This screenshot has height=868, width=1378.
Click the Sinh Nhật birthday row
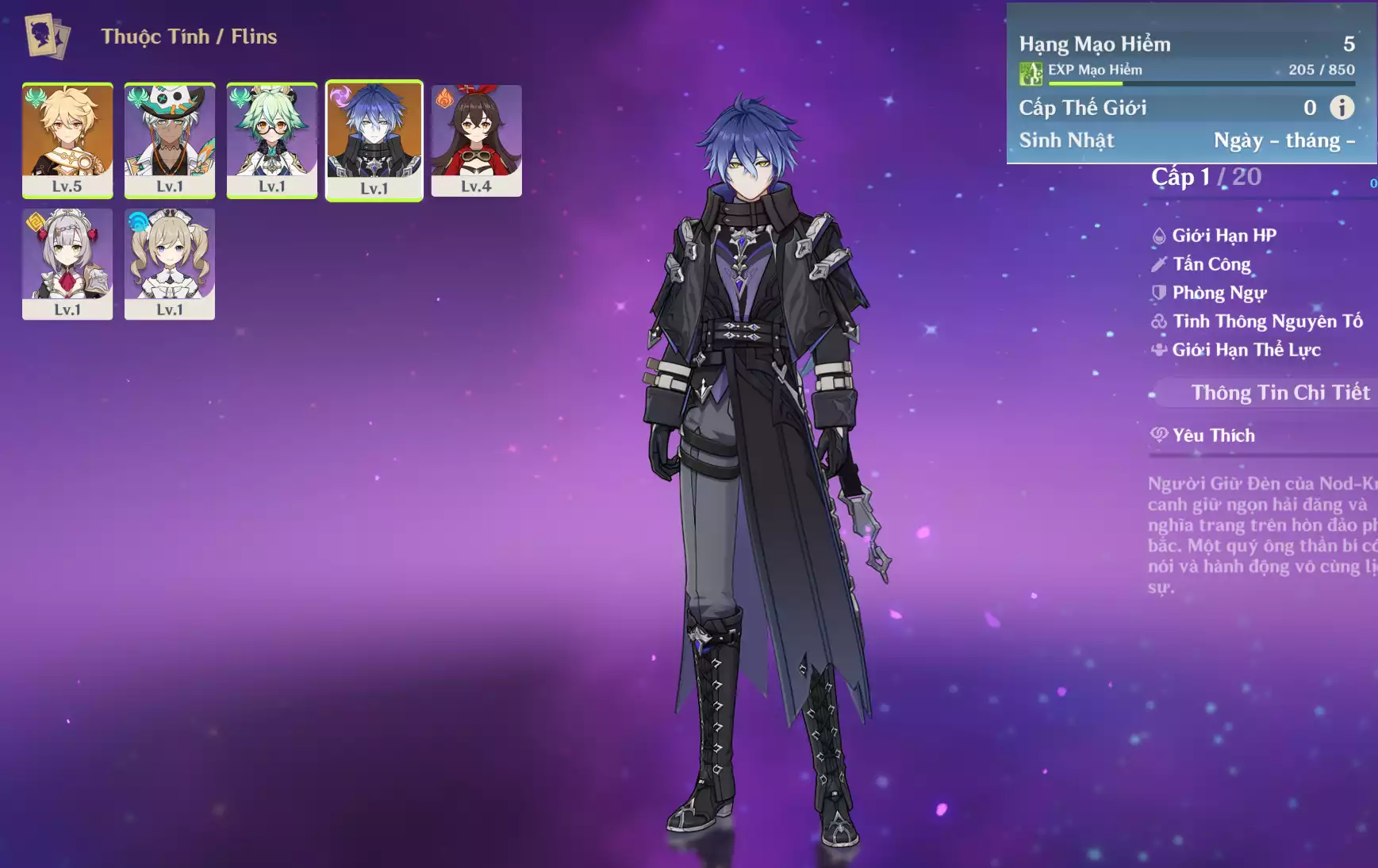pos(1186,140)
